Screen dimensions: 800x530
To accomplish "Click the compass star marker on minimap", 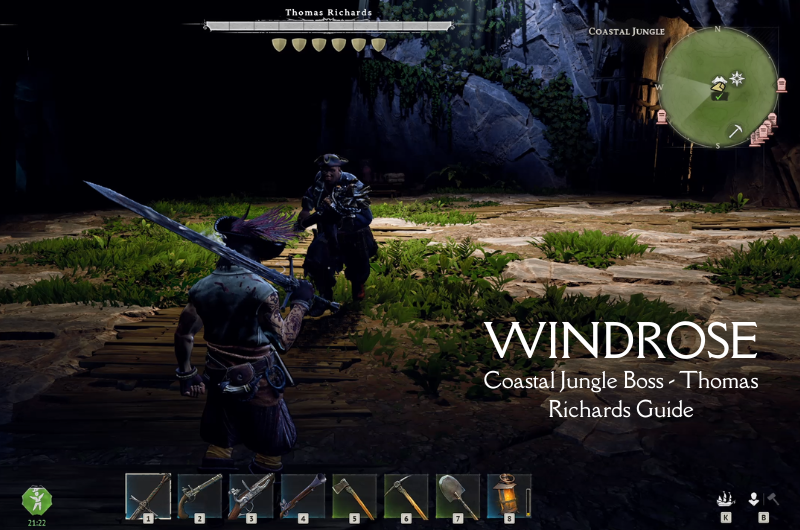I will point(738,77).
